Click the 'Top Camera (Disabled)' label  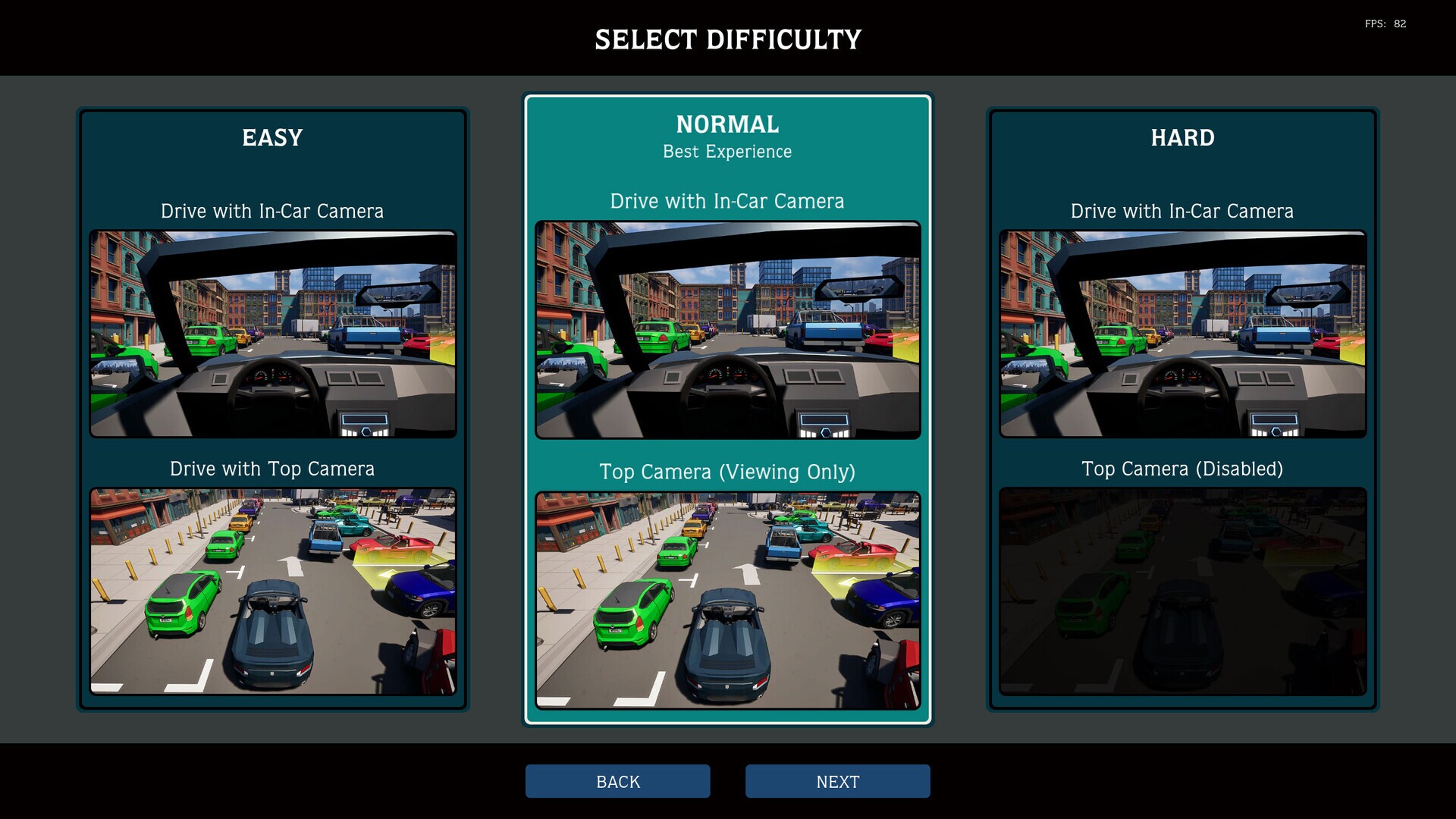pos(1181,469)
